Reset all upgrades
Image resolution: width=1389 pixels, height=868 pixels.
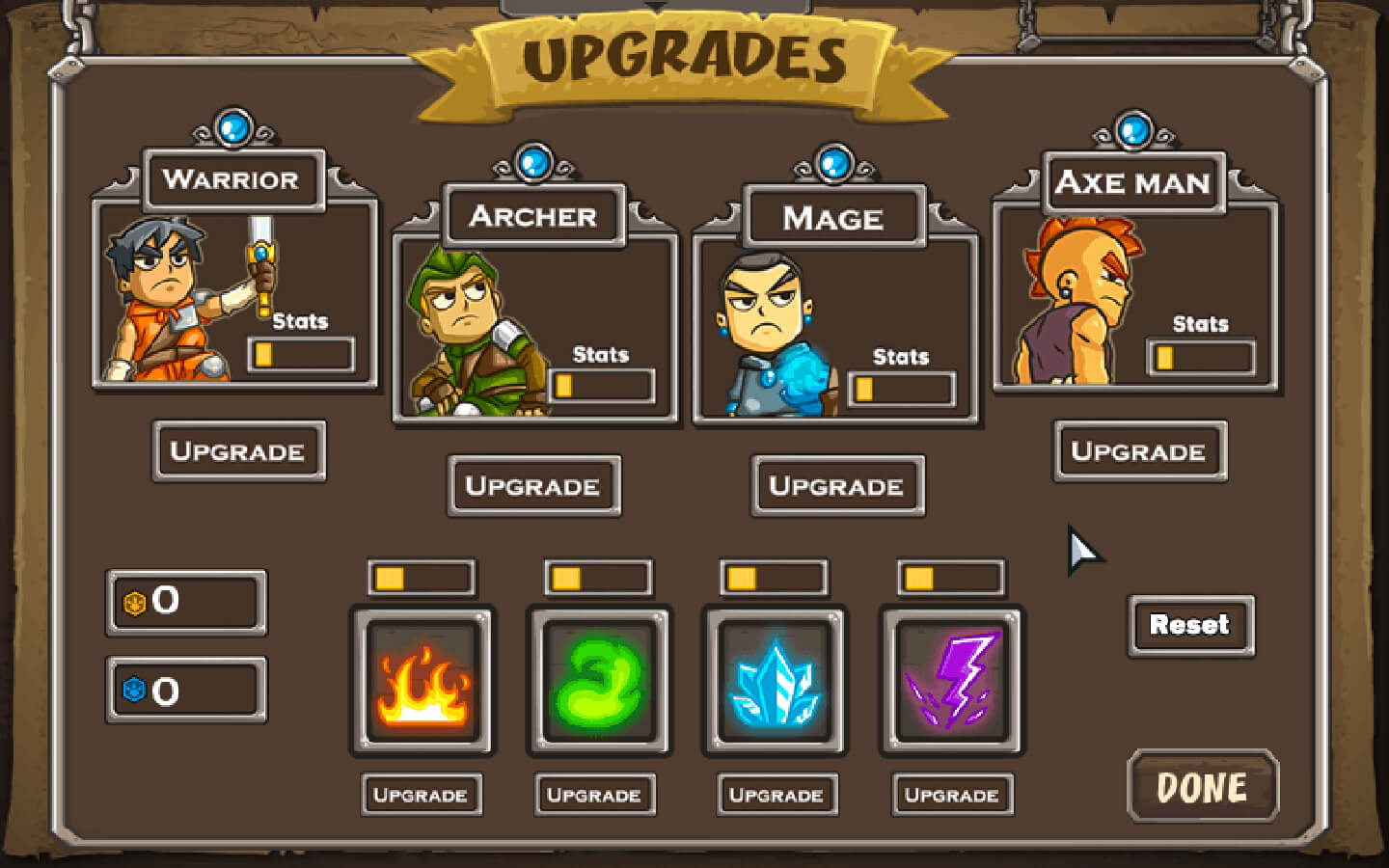pyautogui.click(x=1190, y=625)
